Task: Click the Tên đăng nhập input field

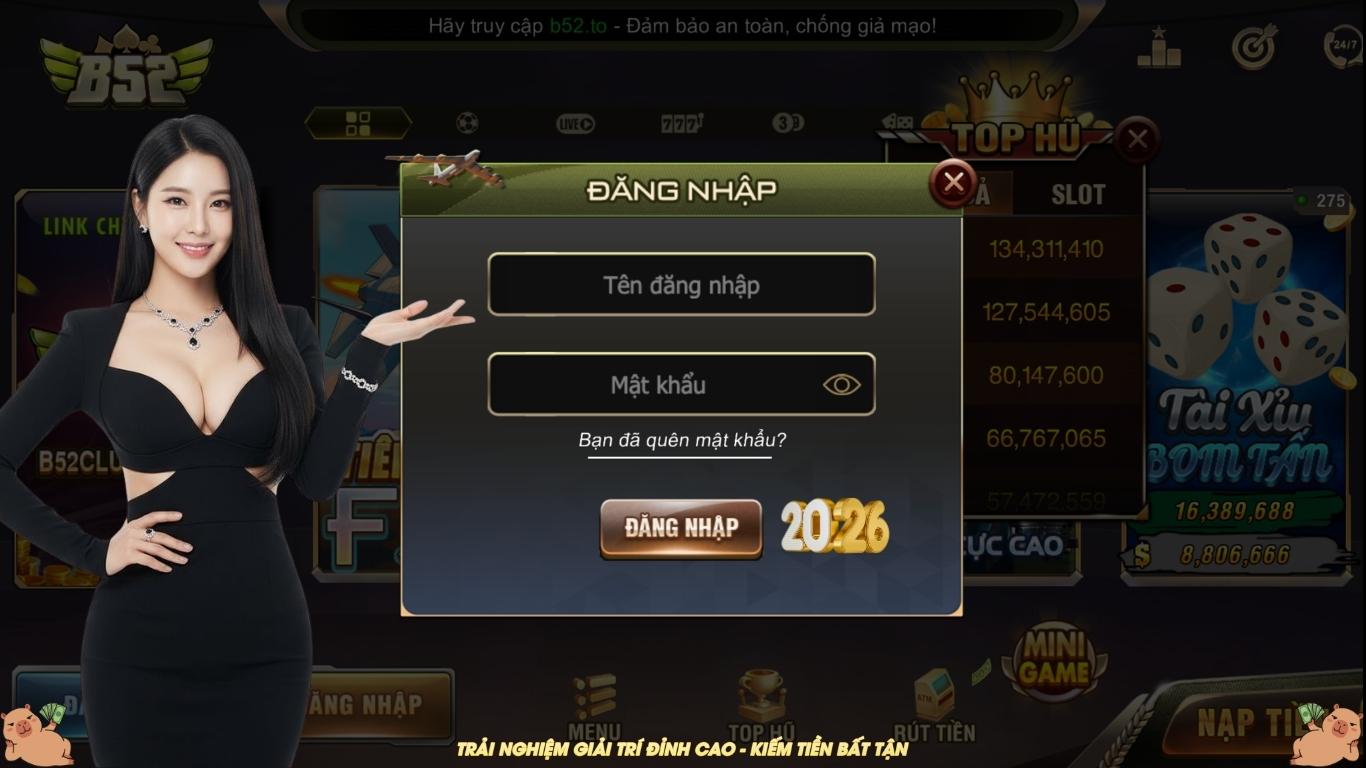Action: pos(682,284)
